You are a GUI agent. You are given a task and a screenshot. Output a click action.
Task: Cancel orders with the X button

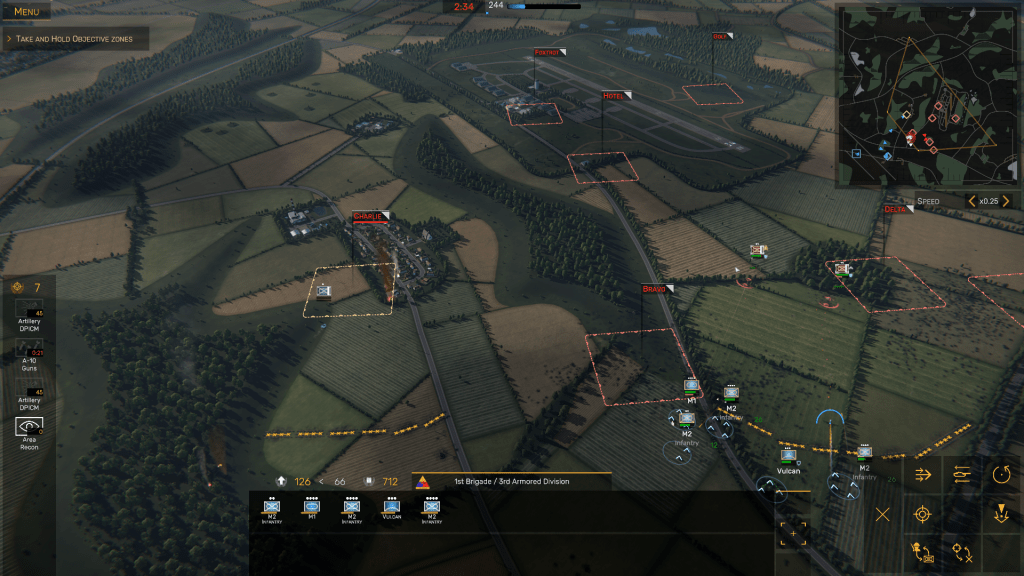tap(883, 514)
